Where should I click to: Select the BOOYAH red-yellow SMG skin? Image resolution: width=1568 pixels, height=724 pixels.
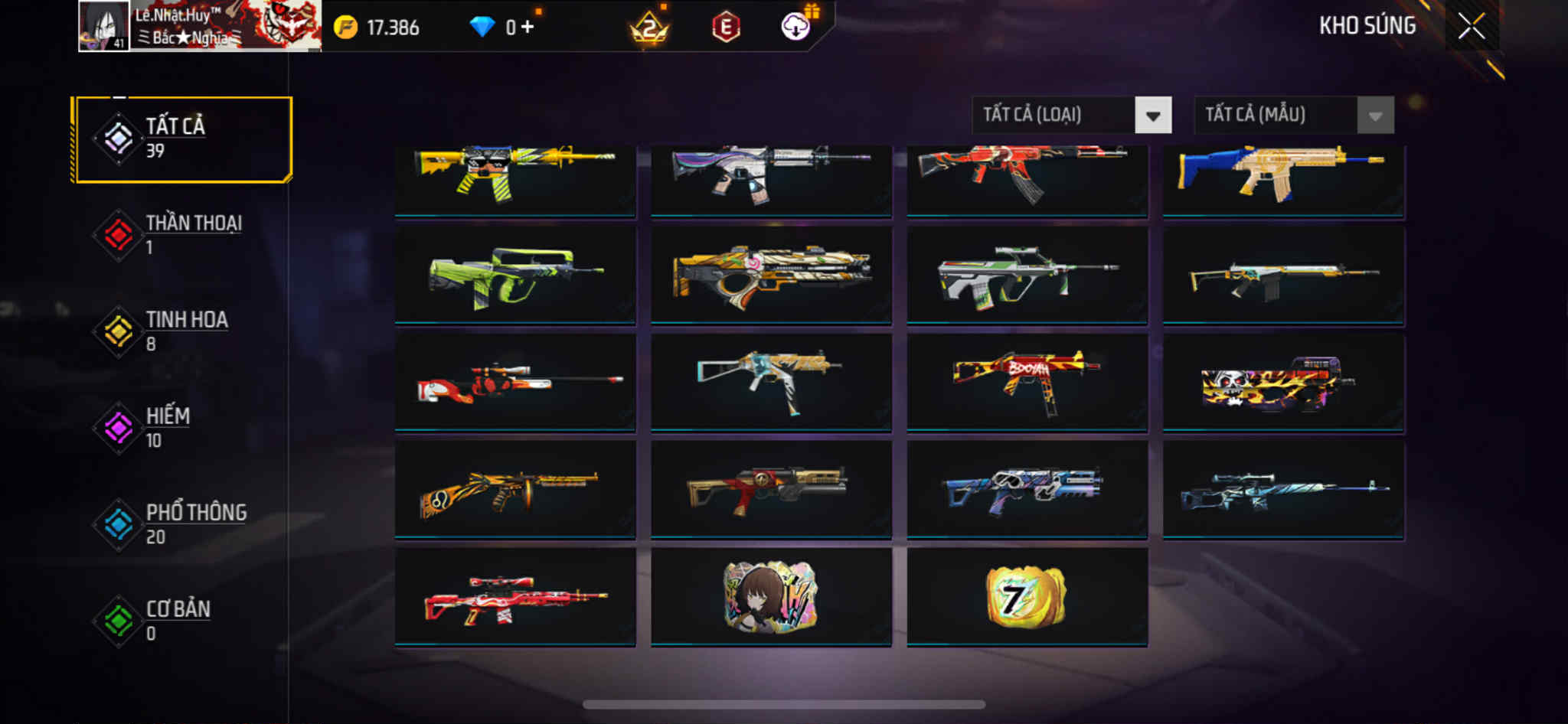point(1027,381)
